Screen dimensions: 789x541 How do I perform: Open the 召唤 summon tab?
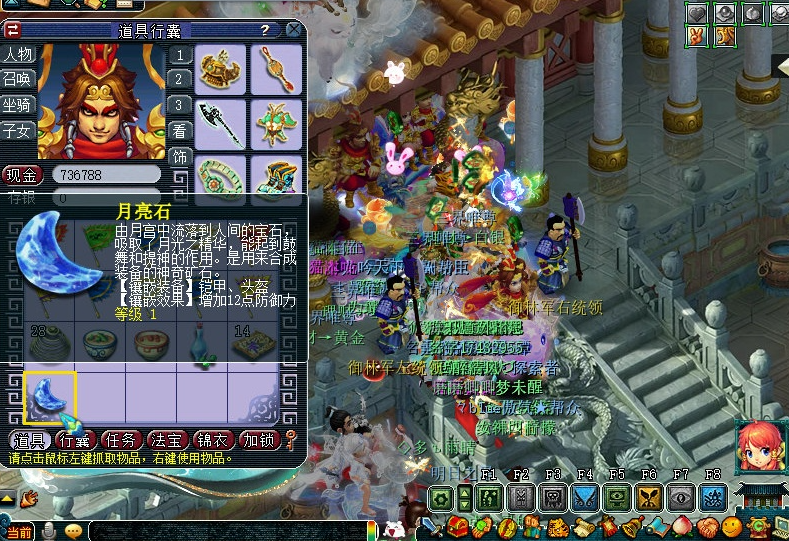click(17, 79)
